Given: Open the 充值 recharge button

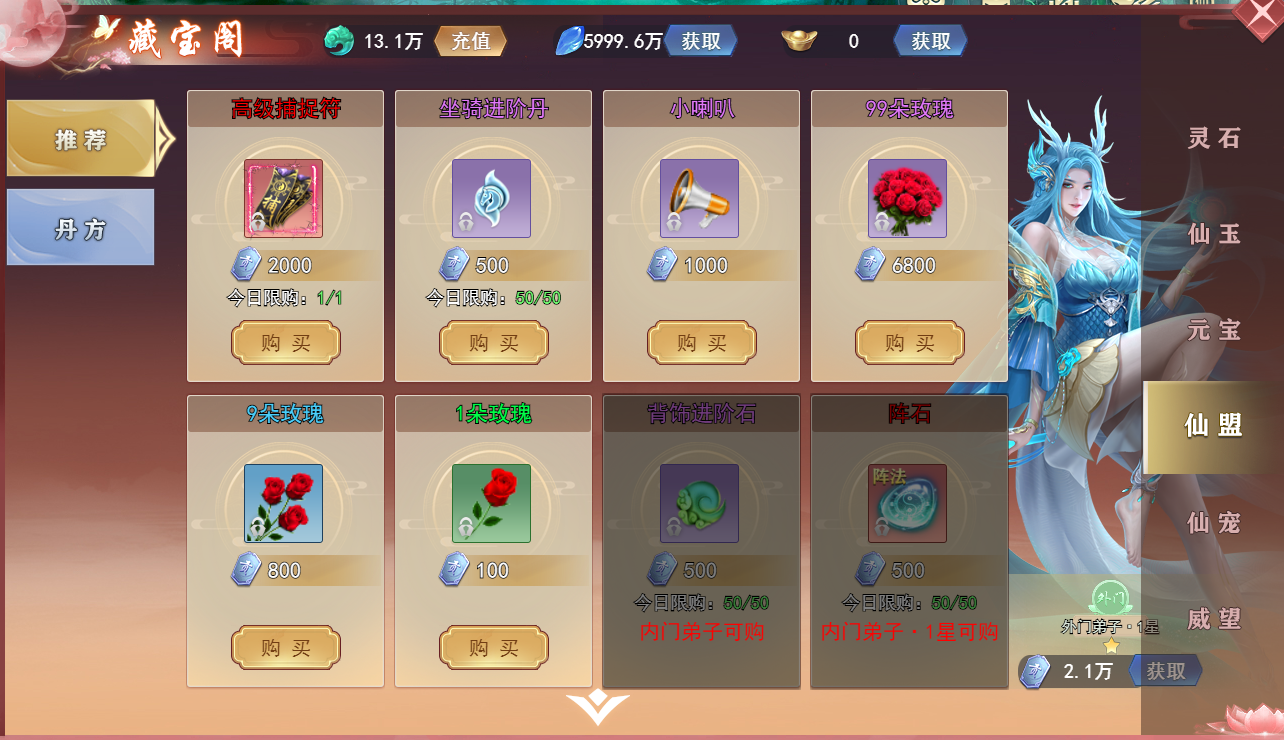Looking at the screenshot, I should tap(470, 41).
